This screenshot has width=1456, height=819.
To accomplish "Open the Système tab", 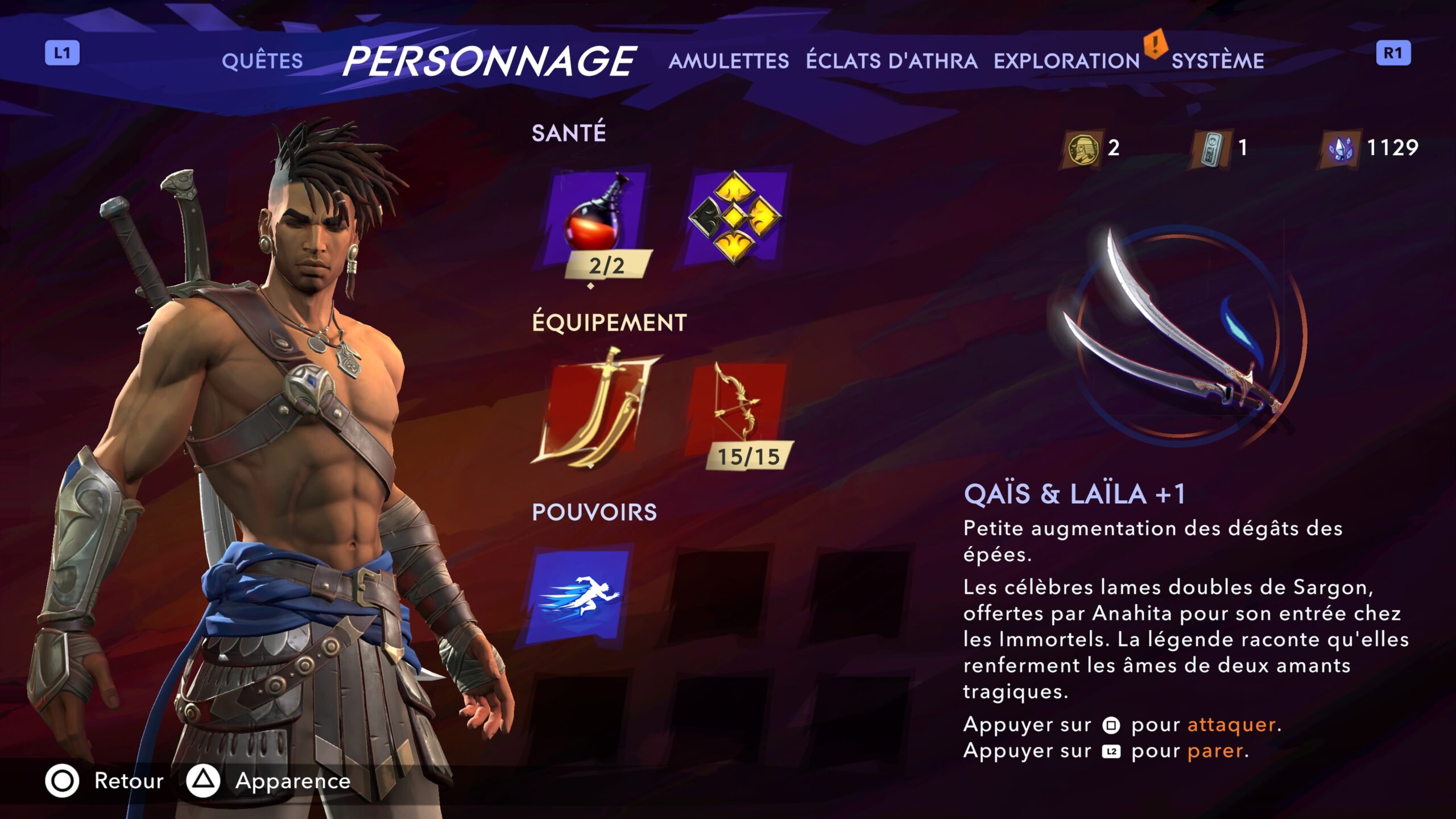I will pos(1218,61).
